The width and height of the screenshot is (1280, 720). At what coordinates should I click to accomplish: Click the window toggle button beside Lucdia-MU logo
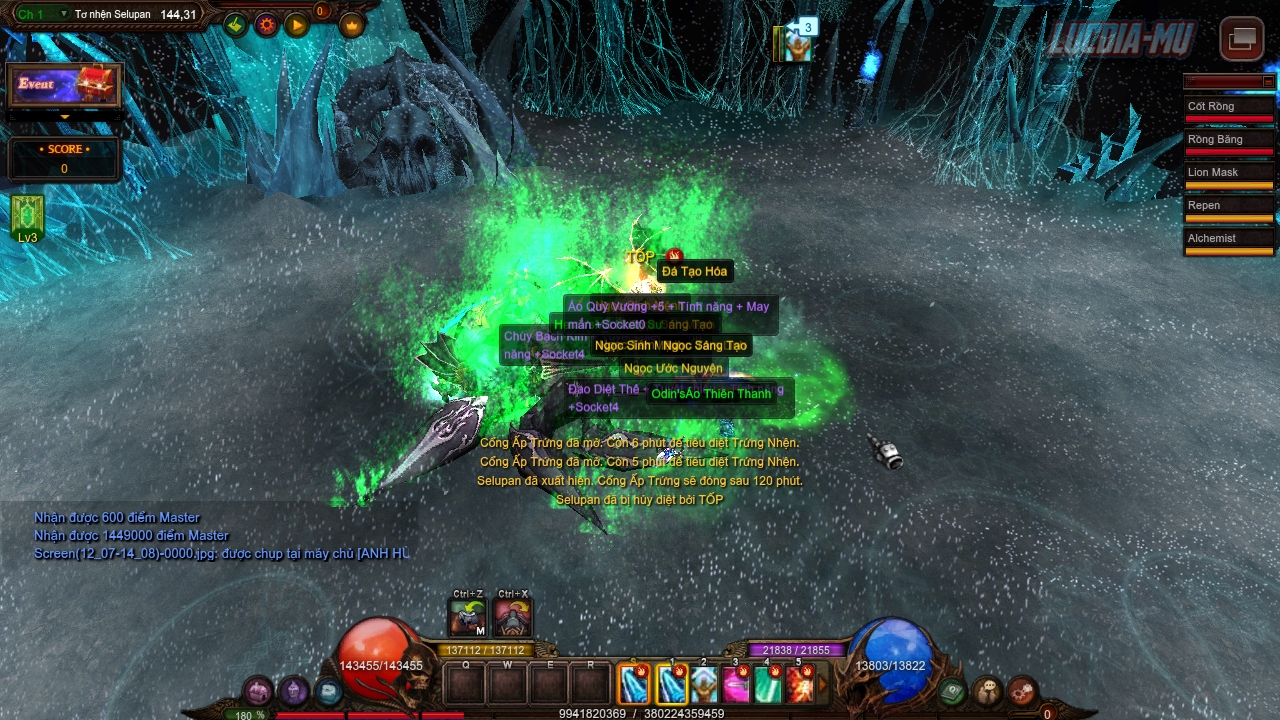coord(1242,39)
